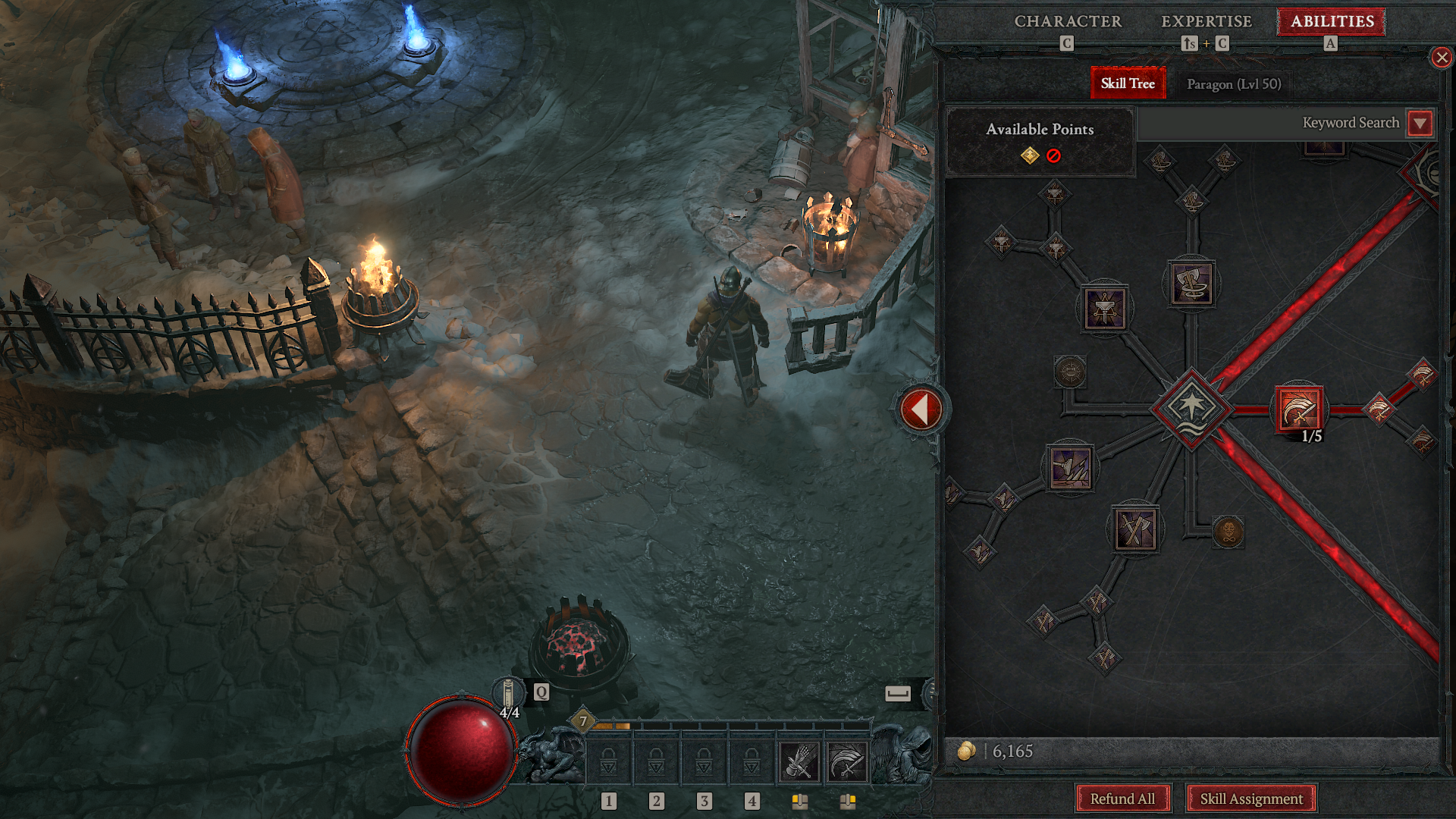This screenshot has height=819, width=1456.
Task: Select the 1/5 ranked red skill node
Action: click(x=1300, y=410)
